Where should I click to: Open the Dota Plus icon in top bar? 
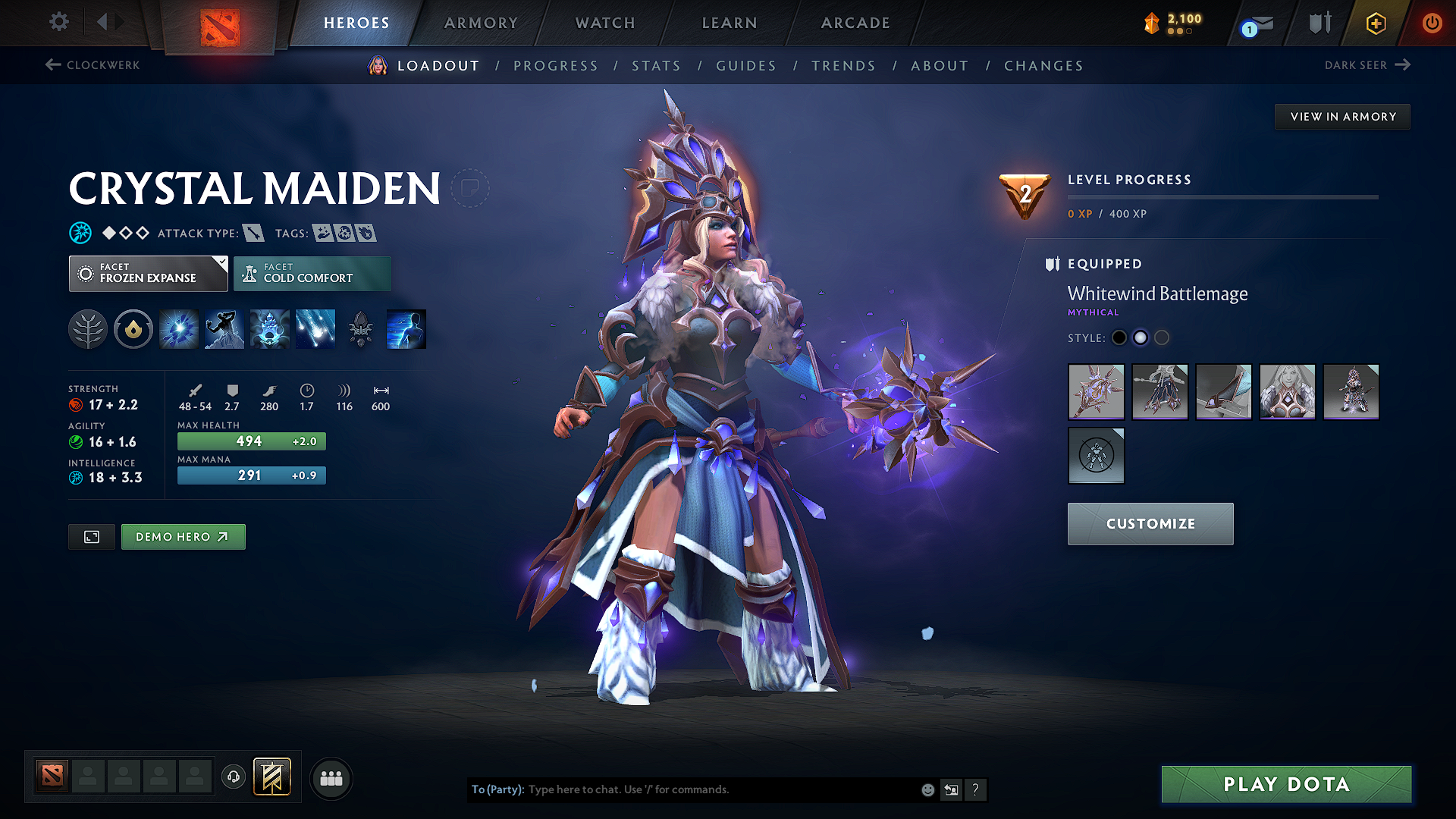point(1375,24)
